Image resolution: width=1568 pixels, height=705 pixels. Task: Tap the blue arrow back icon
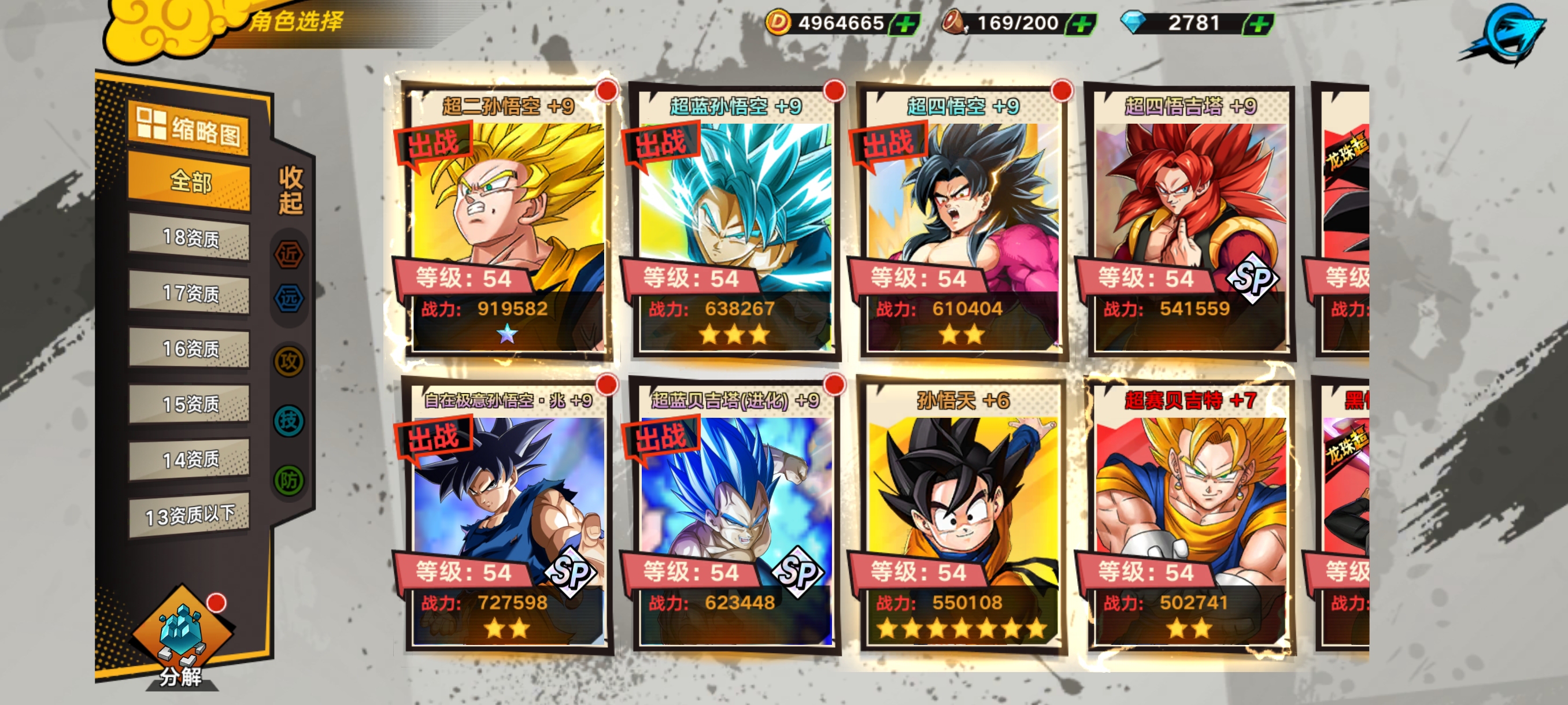[1503, 34]
